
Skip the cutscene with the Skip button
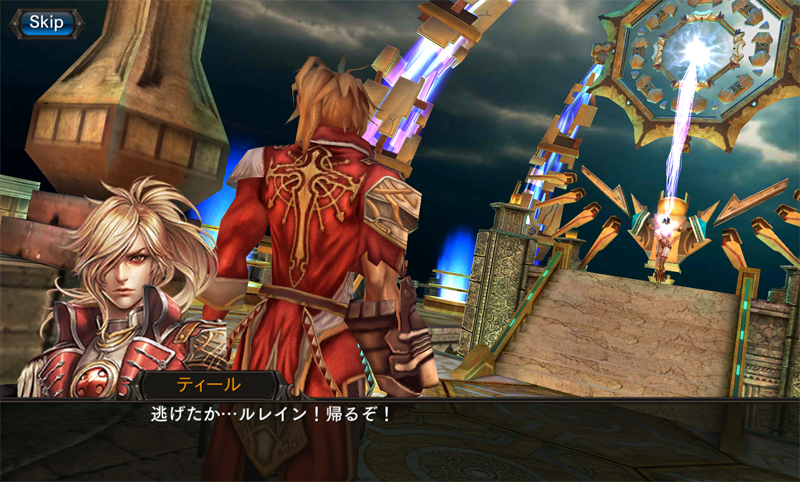(x=43, y=21)
